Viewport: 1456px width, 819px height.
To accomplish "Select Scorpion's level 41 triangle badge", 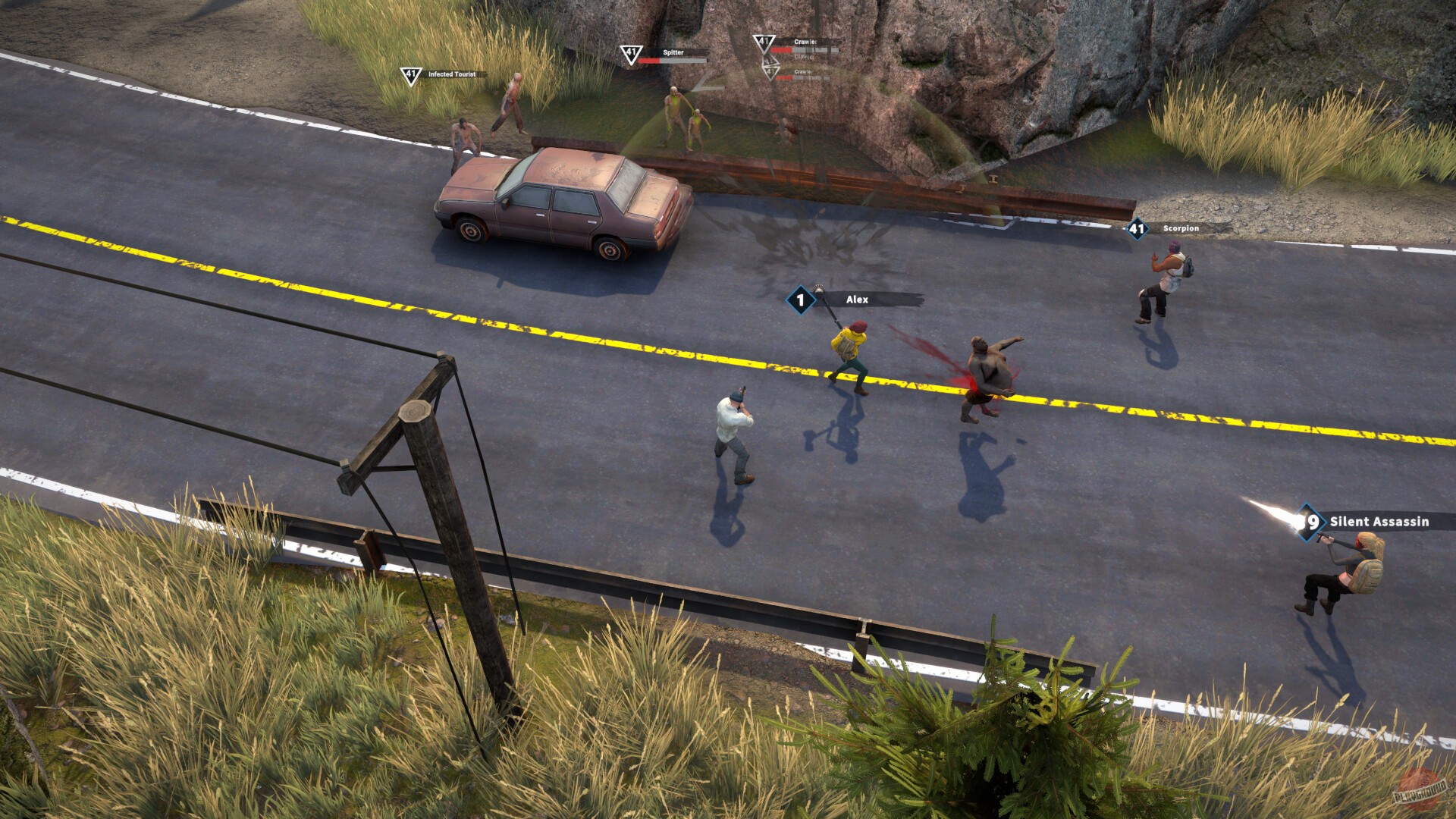I will click(1136, 228).
